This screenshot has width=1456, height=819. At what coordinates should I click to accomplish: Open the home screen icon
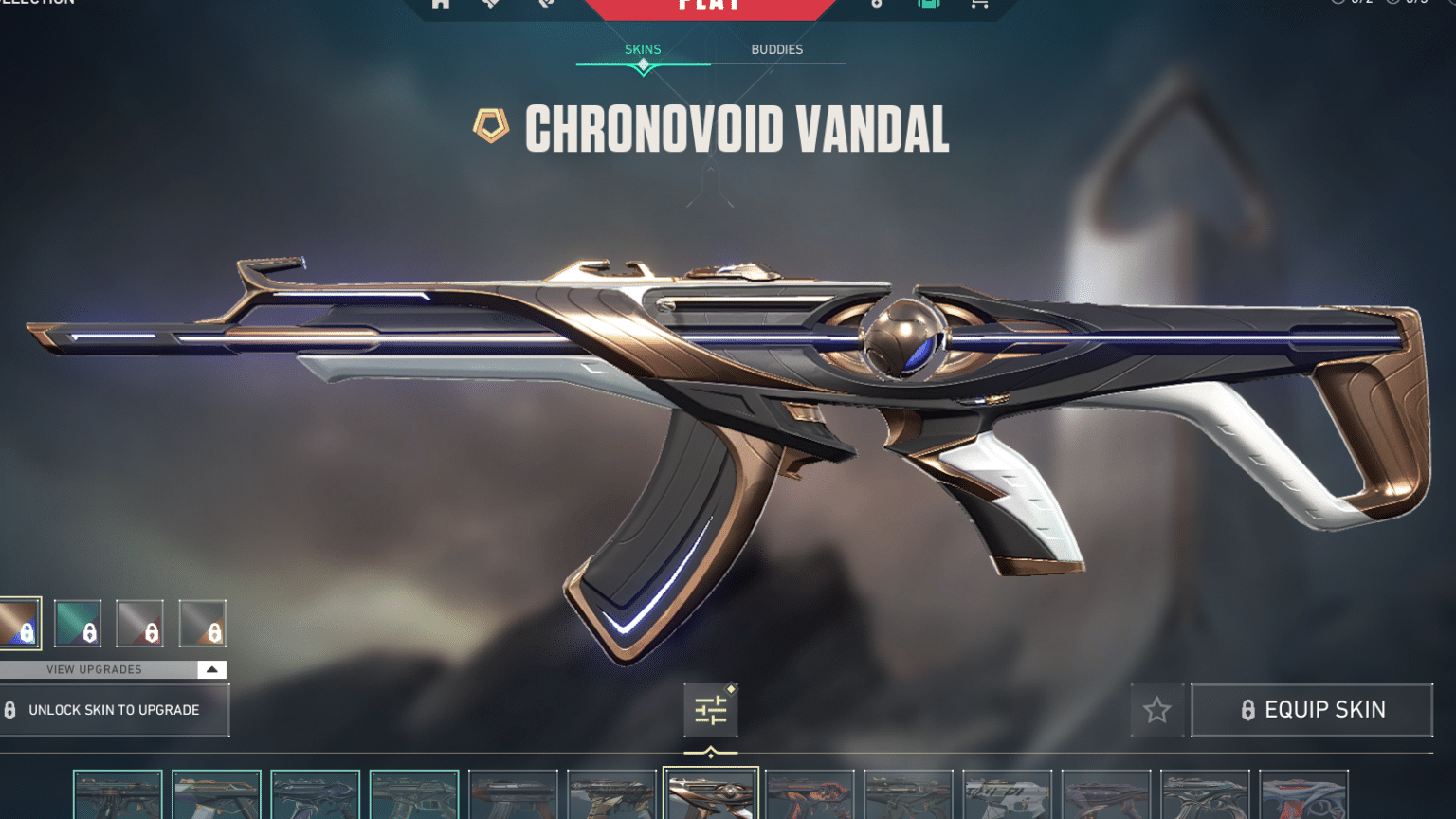pyautogui.click(x=440, y=5)
